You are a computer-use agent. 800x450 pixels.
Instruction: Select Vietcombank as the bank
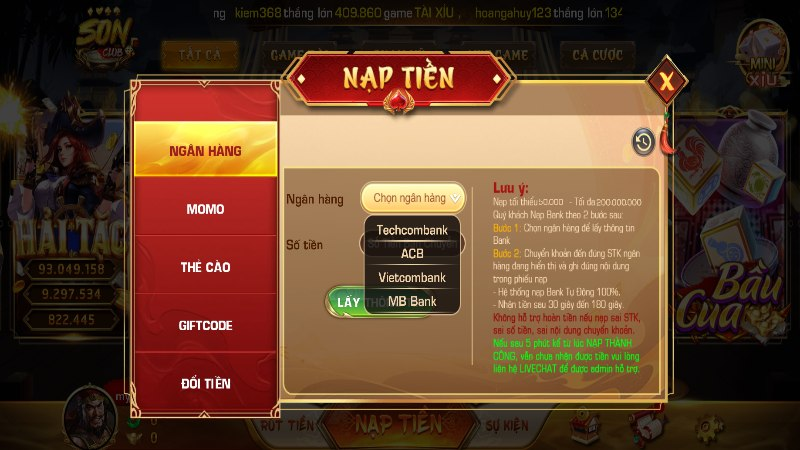[412, 277]
